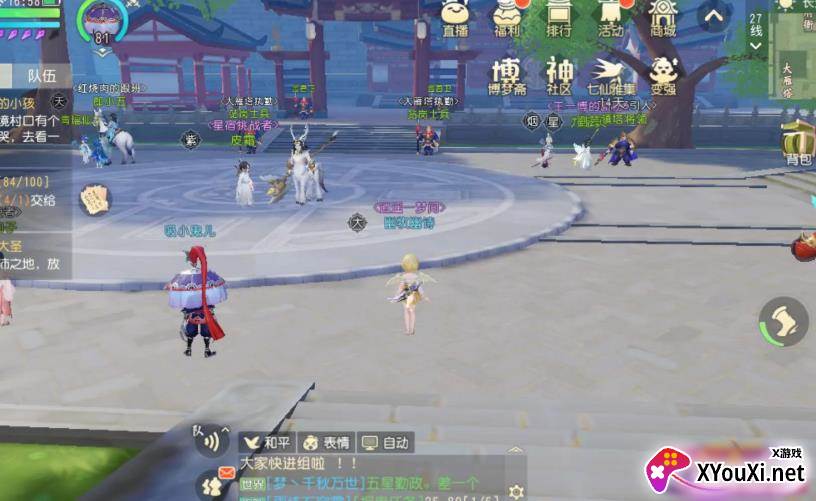The image size is (816, 501).
Task: Open the 社区 community page
Action: [559, 75]
